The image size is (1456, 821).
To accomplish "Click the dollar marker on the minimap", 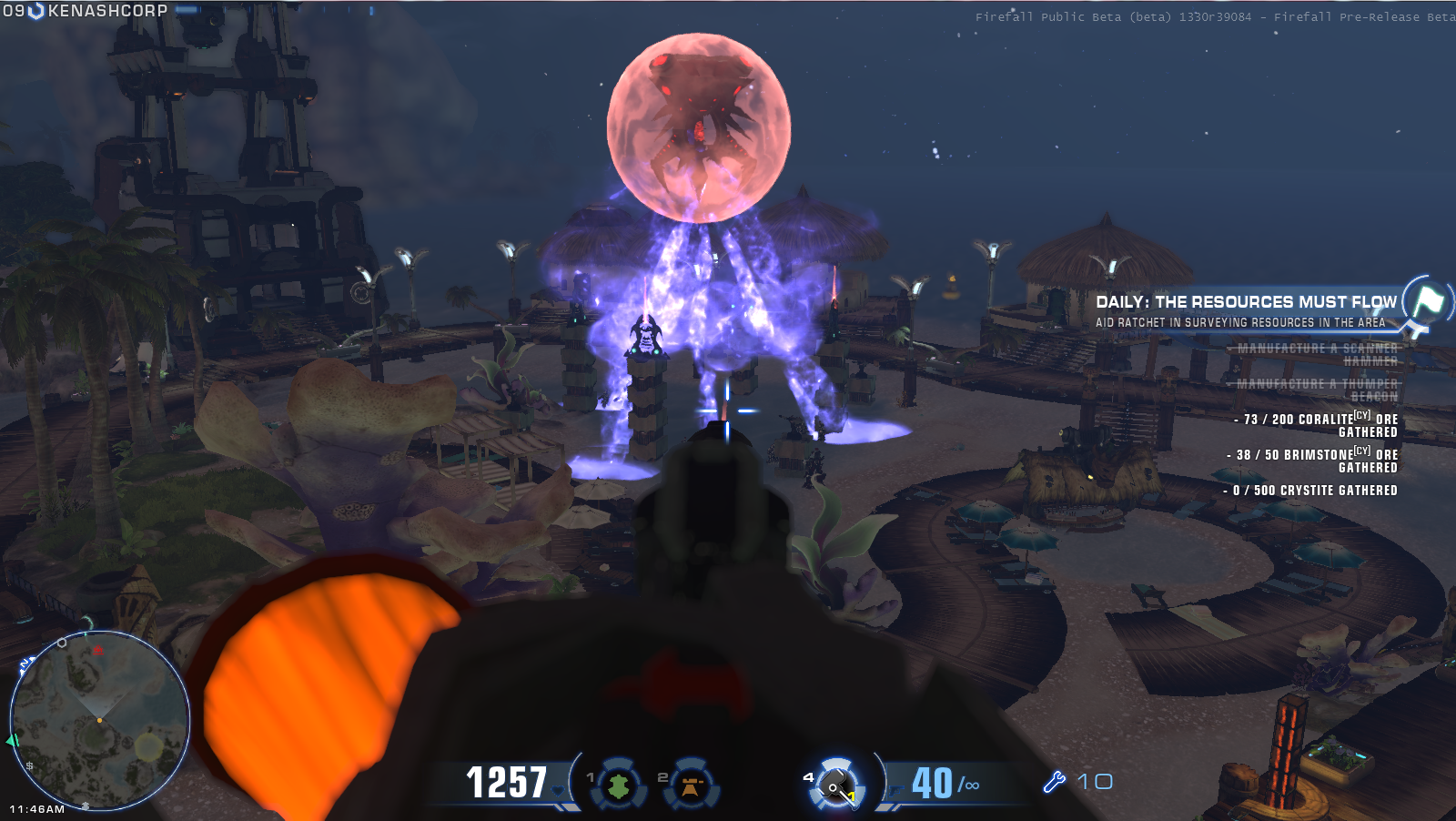I will click(x=27, y=765).
